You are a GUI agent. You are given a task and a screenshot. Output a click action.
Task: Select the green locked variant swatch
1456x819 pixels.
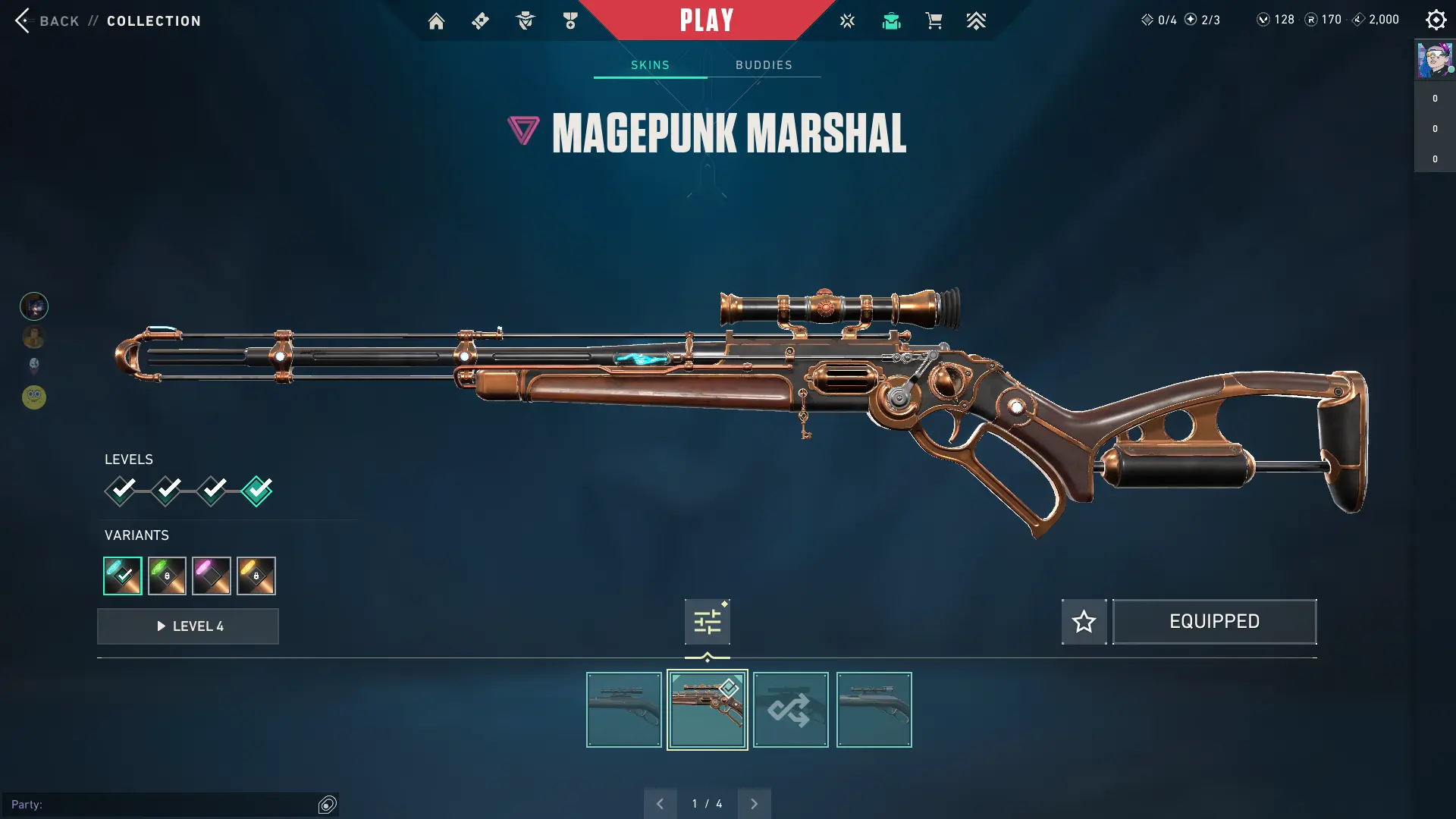[x=167, y=576]
